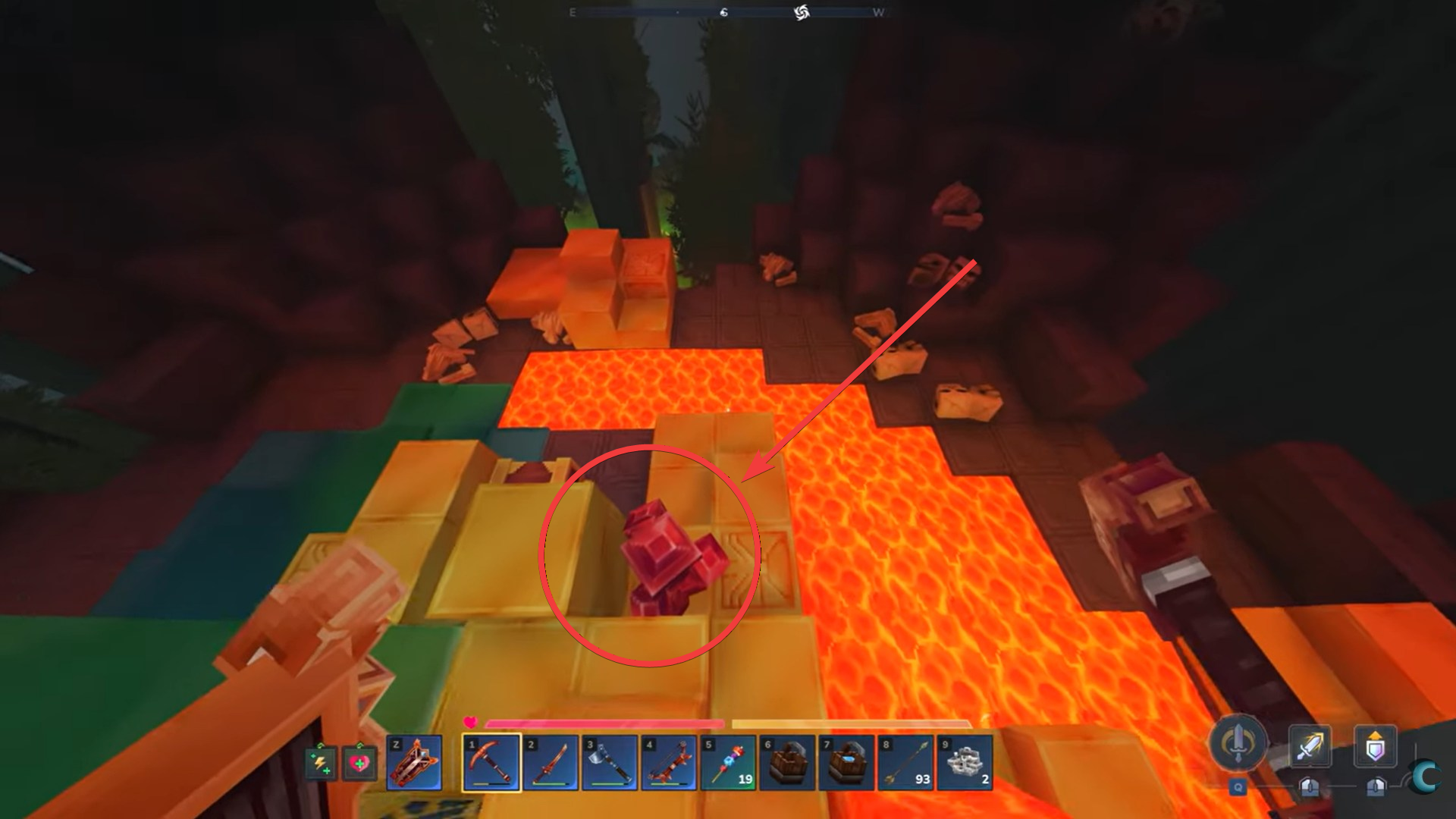Click the sword attack buff icon

pos(1310,745)
